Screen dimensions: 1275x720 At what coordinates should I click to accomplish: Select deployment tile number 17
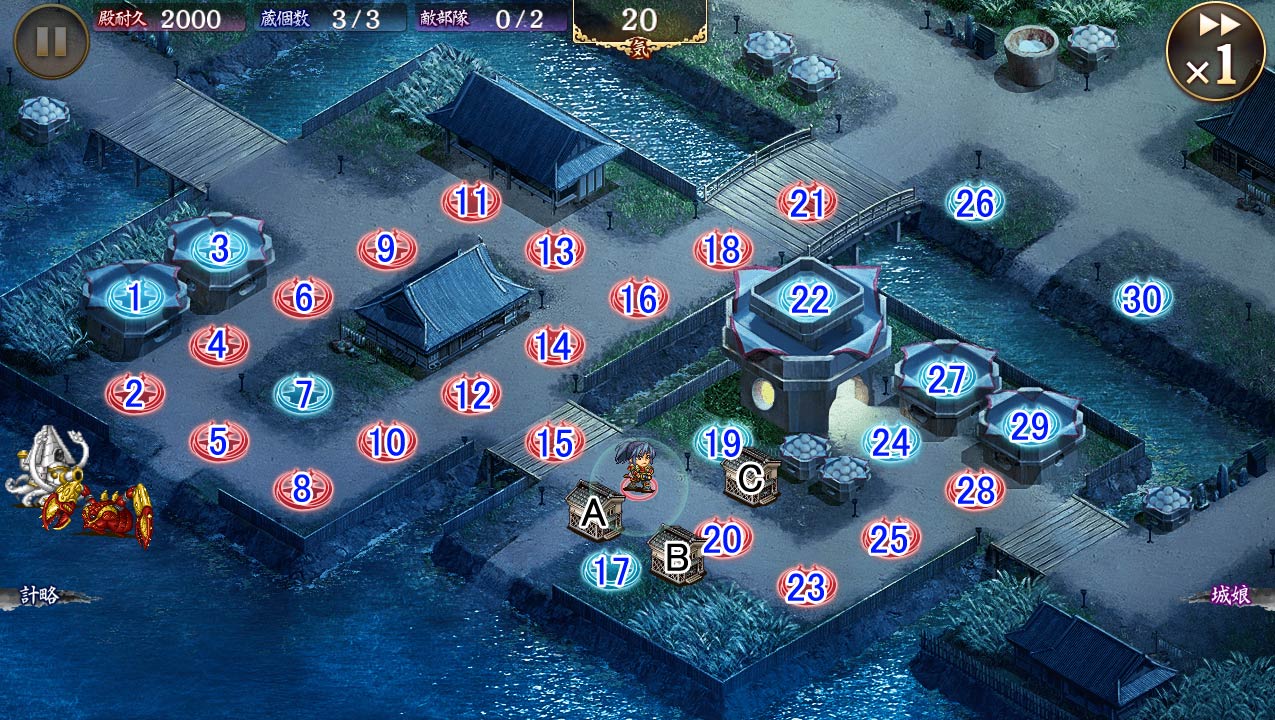[x=612, y=570]
